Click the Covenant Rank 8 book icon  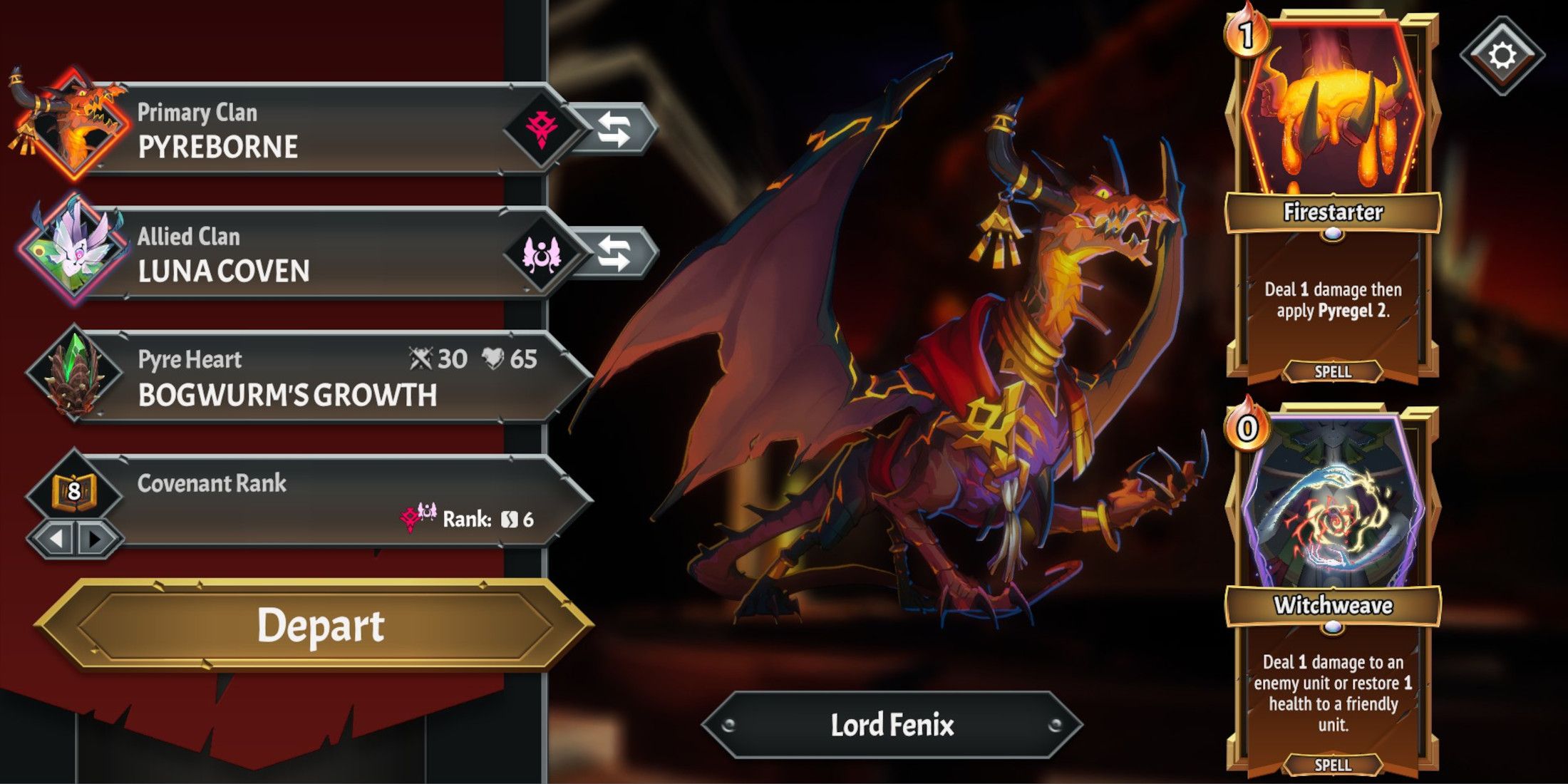pos(73,490)
